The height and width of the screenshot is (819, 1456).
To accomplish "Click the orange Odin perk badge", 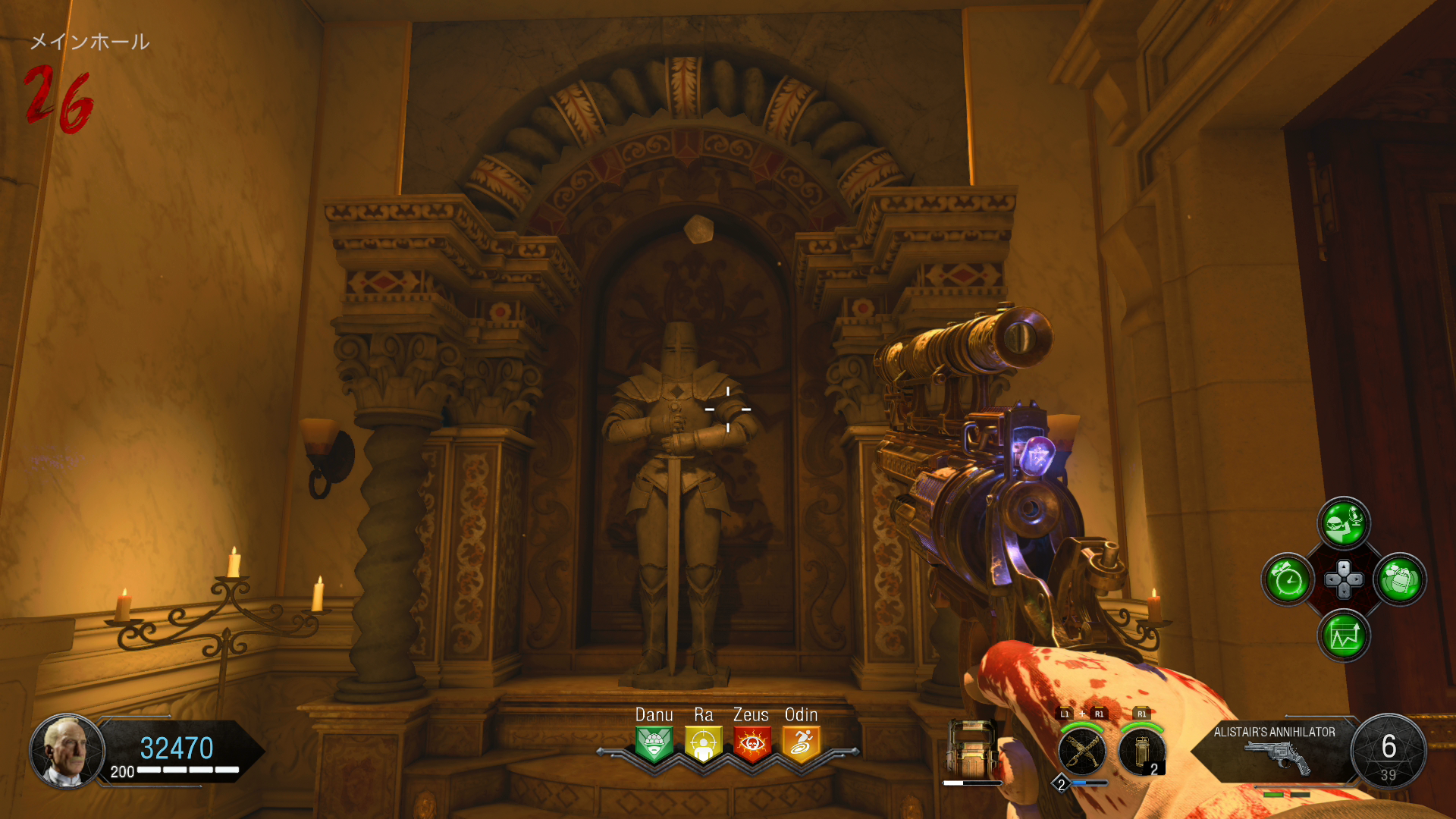I will tap(801, 744).
